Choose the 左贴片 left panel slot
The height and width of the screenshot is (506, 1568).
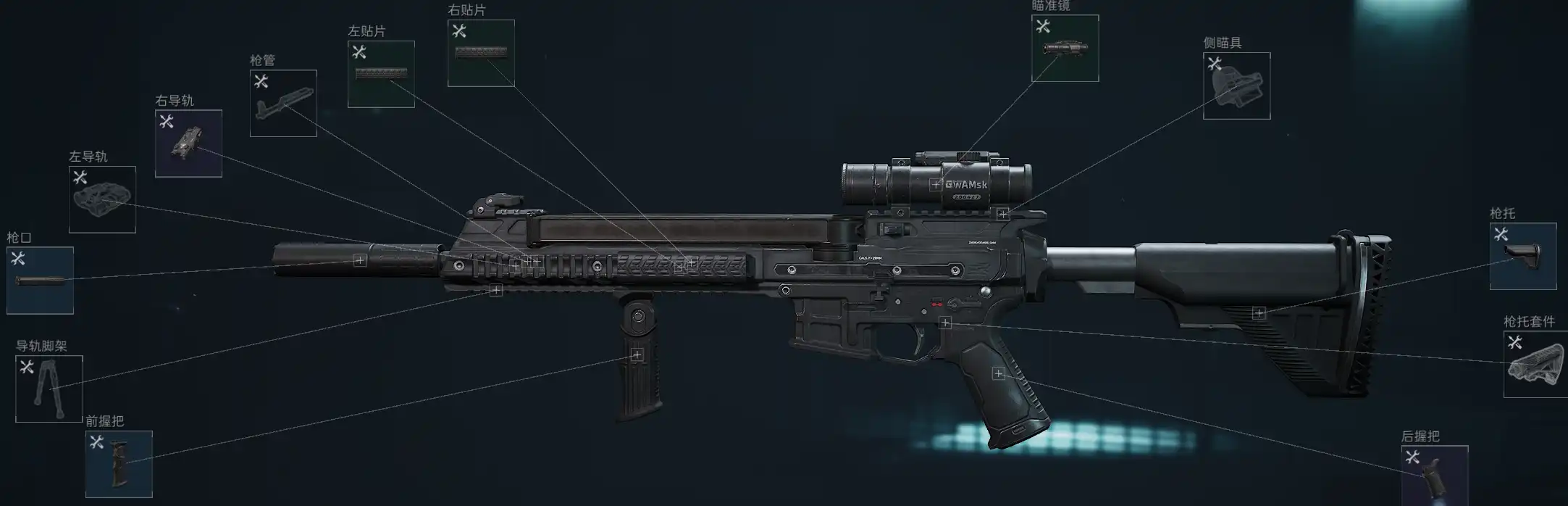(381, 74)
